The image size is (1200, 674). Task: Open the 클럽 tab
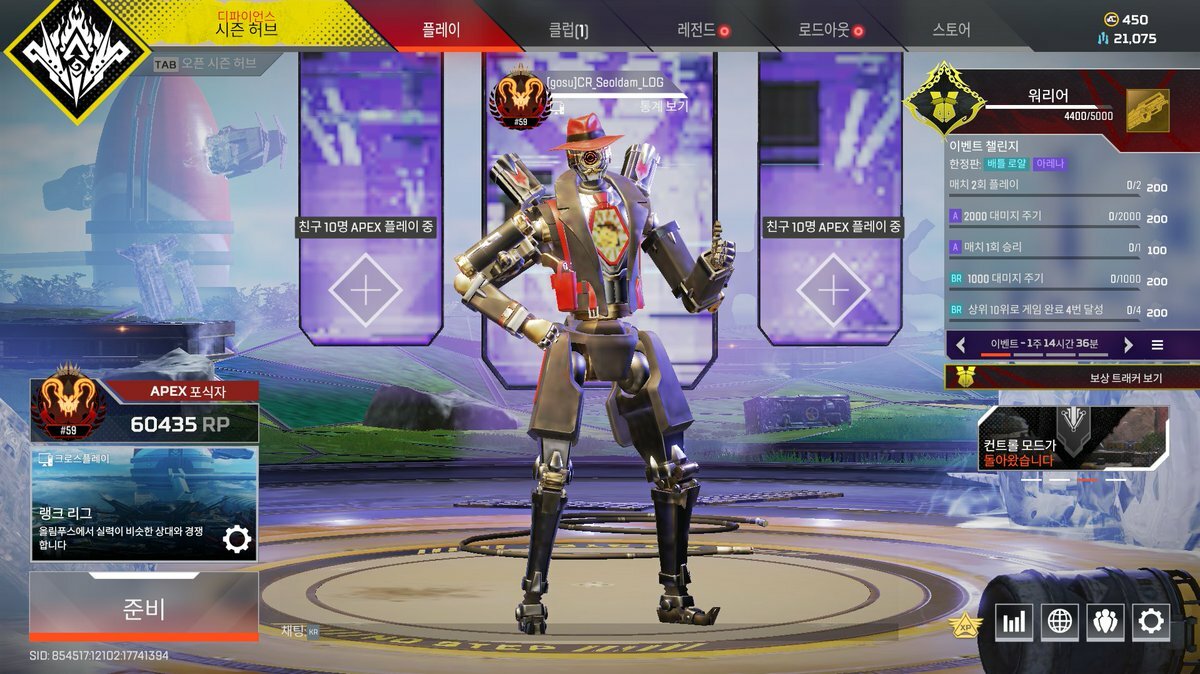click(568, 30)
